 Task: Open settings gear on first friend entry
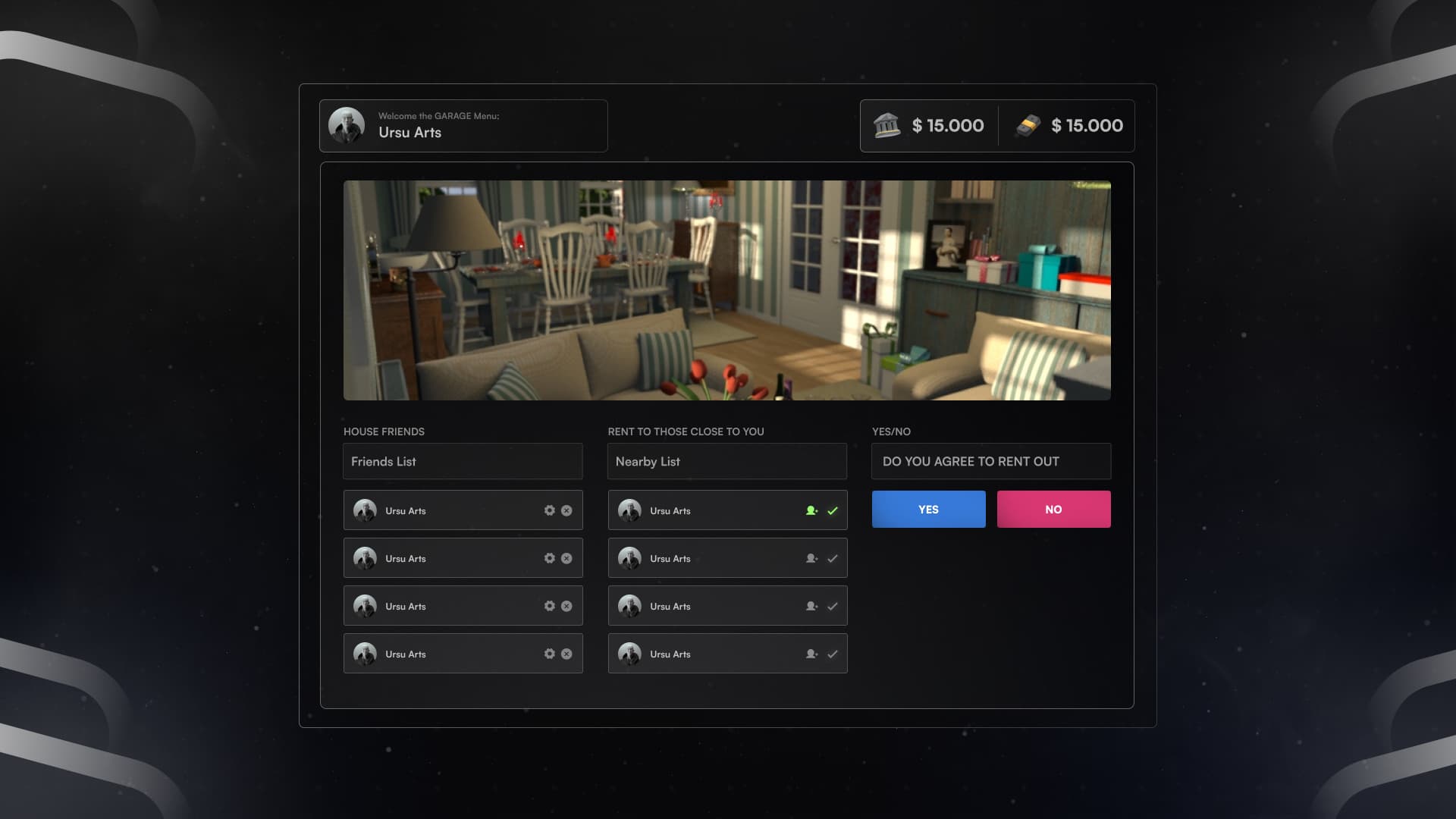(x=550, y=510)
